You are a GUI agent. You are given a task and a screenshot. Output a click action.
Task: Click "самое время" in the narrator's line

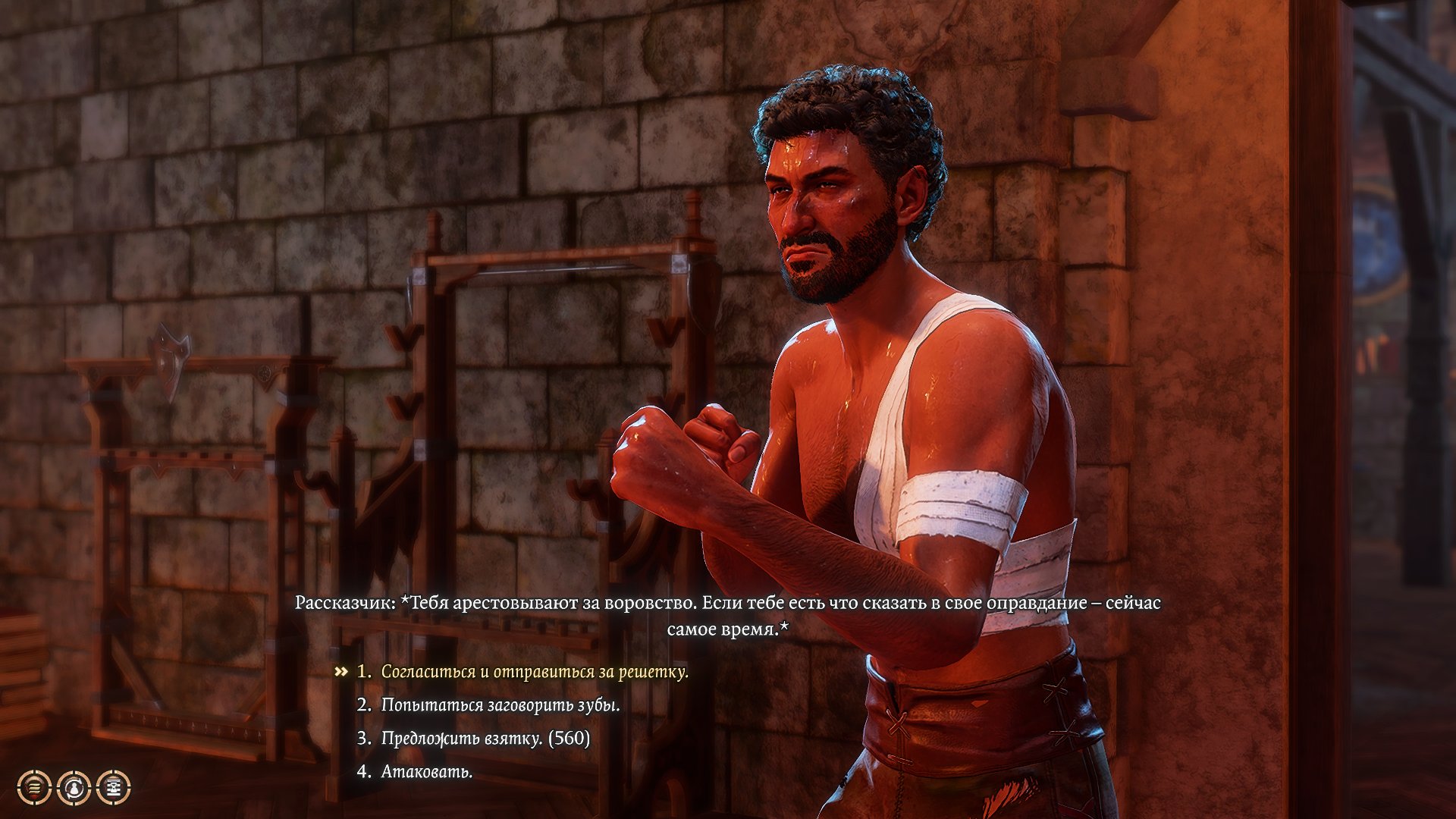(x=723, y=628)
